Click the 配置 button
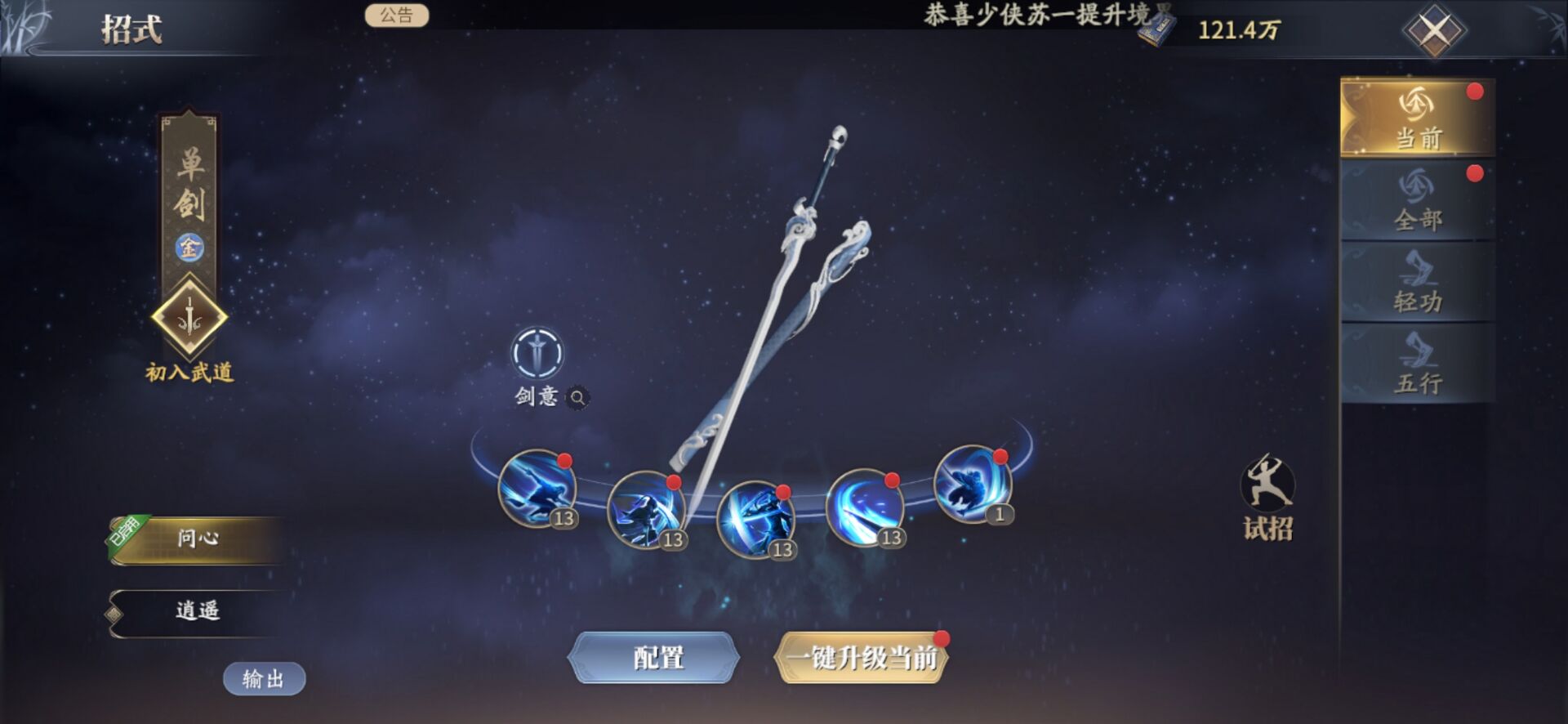The height and width of the screenshot is (724, 1568). click(656, 657)
